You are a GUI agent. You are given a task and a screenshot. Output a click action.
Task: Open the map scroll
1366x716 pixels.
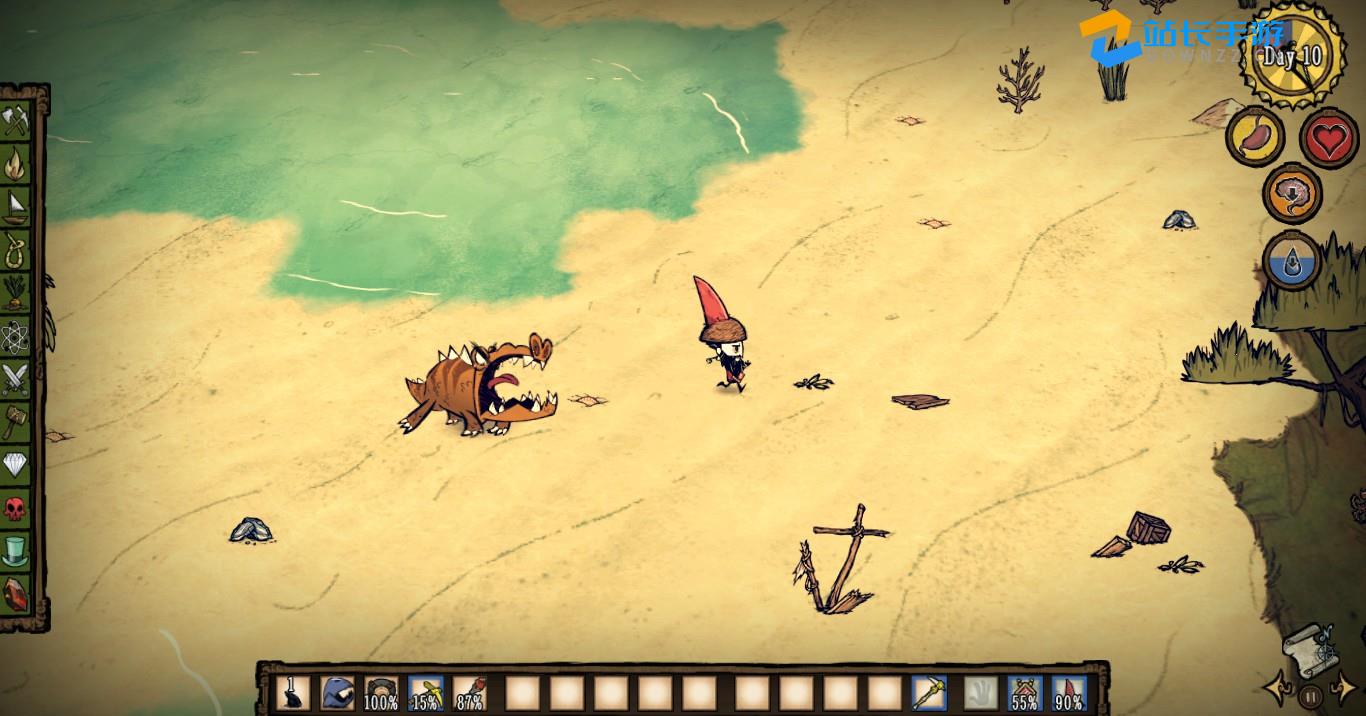coord(1308,647)
